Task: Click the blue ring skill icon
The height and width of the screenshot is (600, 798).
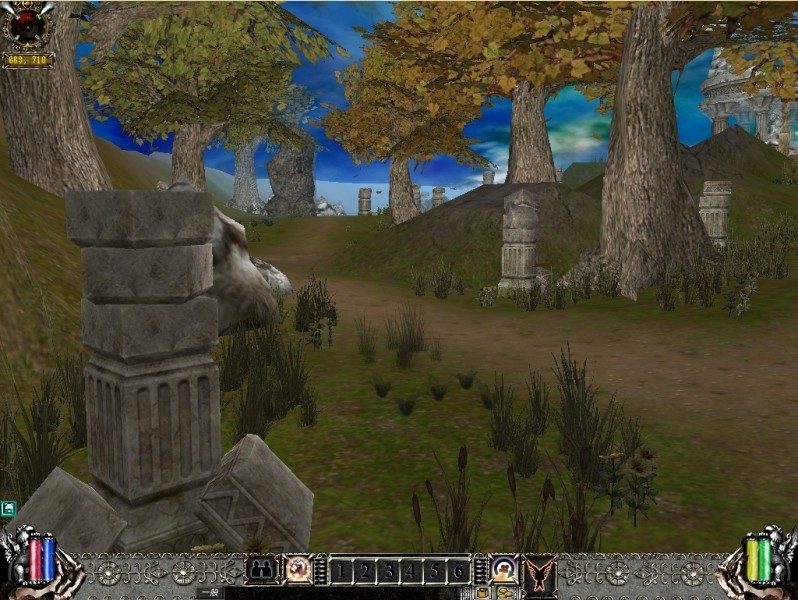Action: [x=504, y=570]
